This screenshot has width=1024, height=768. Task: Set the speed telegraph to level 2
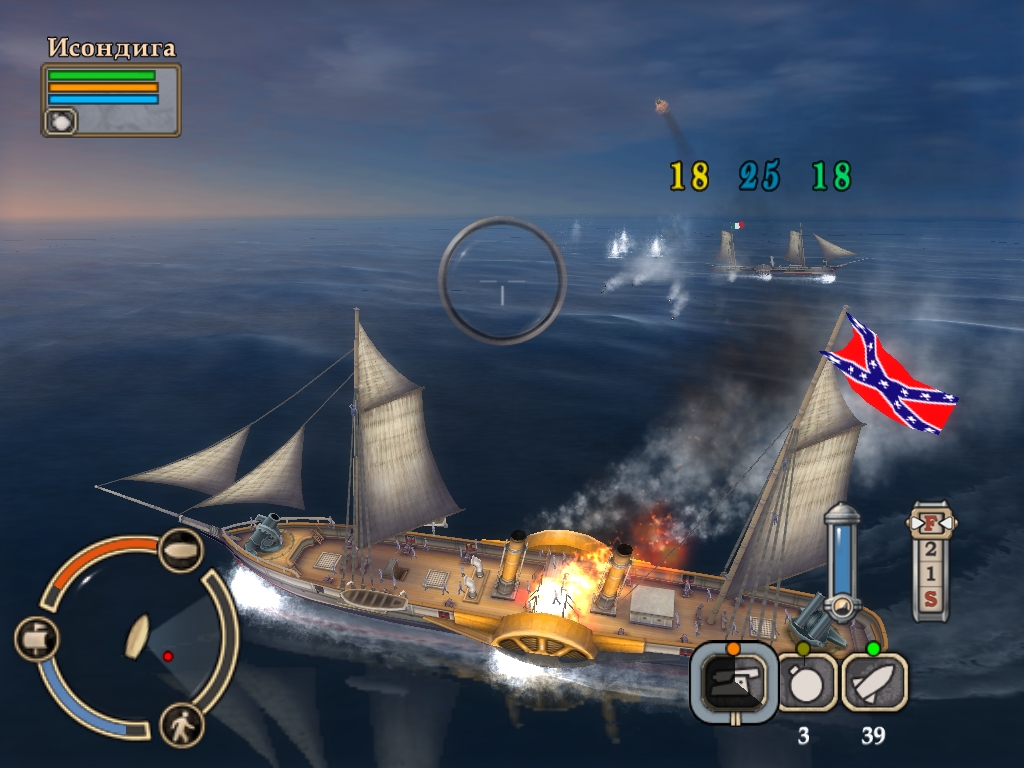pos(931,549)
